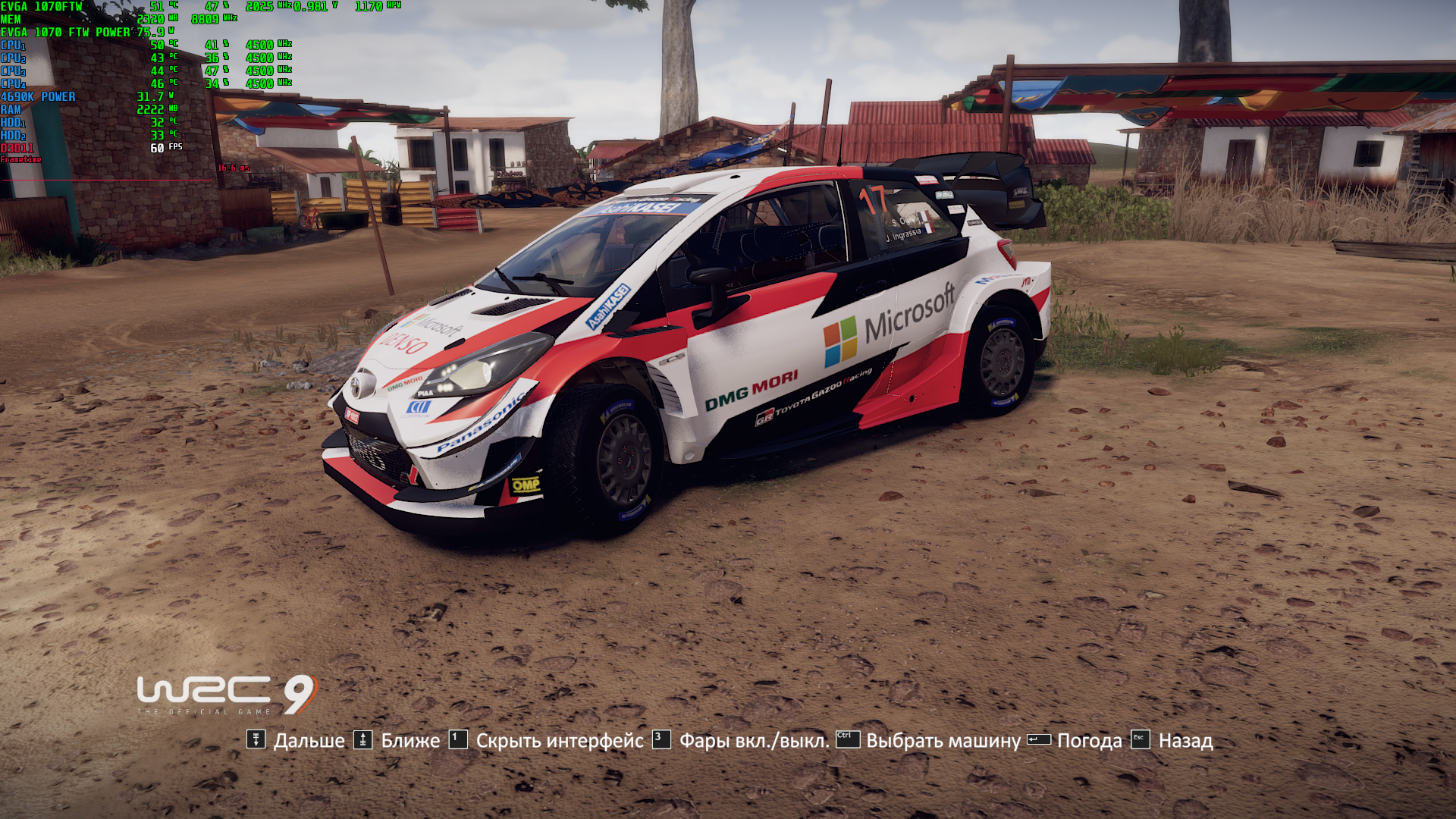The height and width of the screenshot is (819, 1456).
Task: Select the Дальше zoom-out option
Action: pos(308,741)
